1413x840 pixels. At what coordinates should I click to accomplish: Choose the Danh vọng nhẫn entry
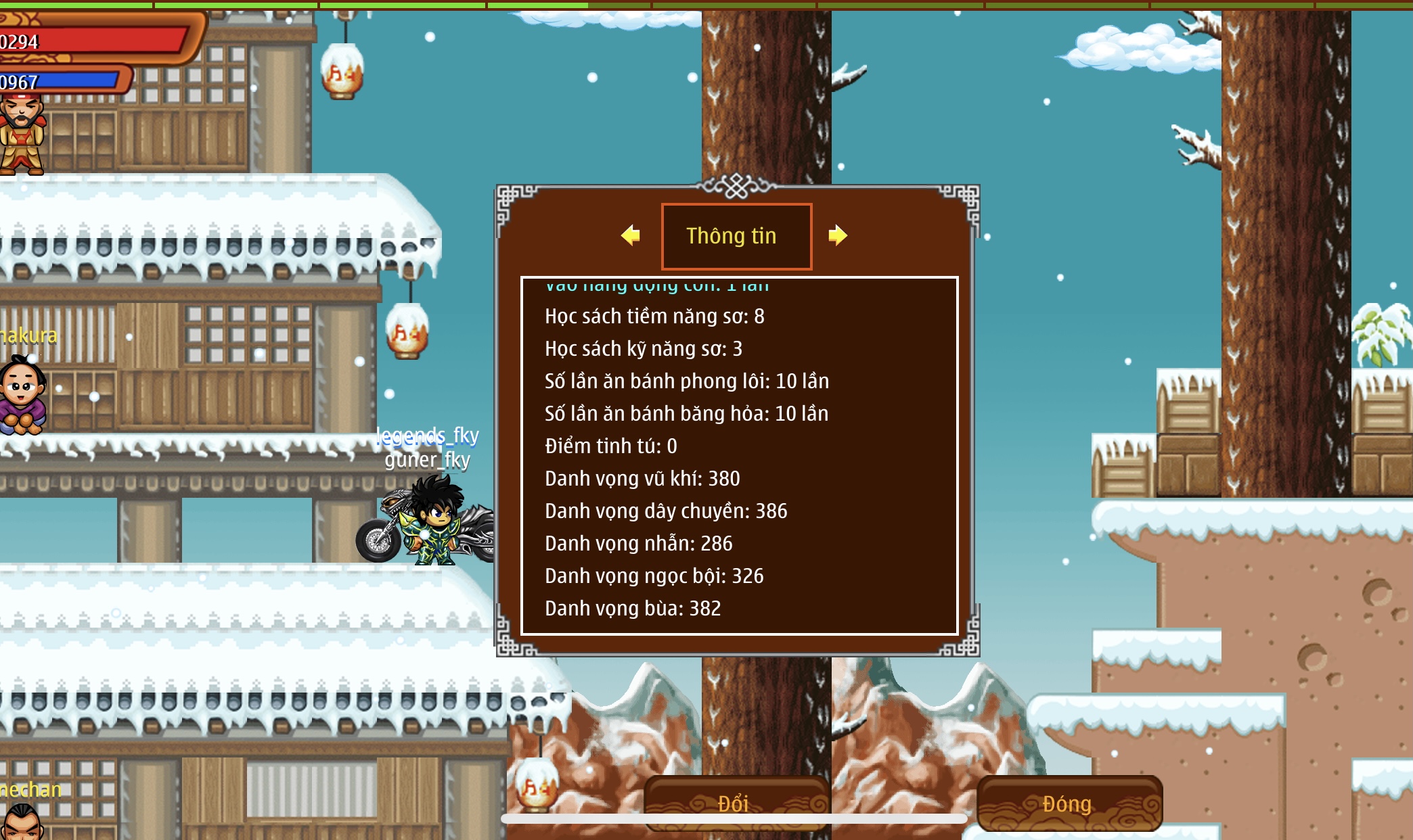tap(638, 544)
